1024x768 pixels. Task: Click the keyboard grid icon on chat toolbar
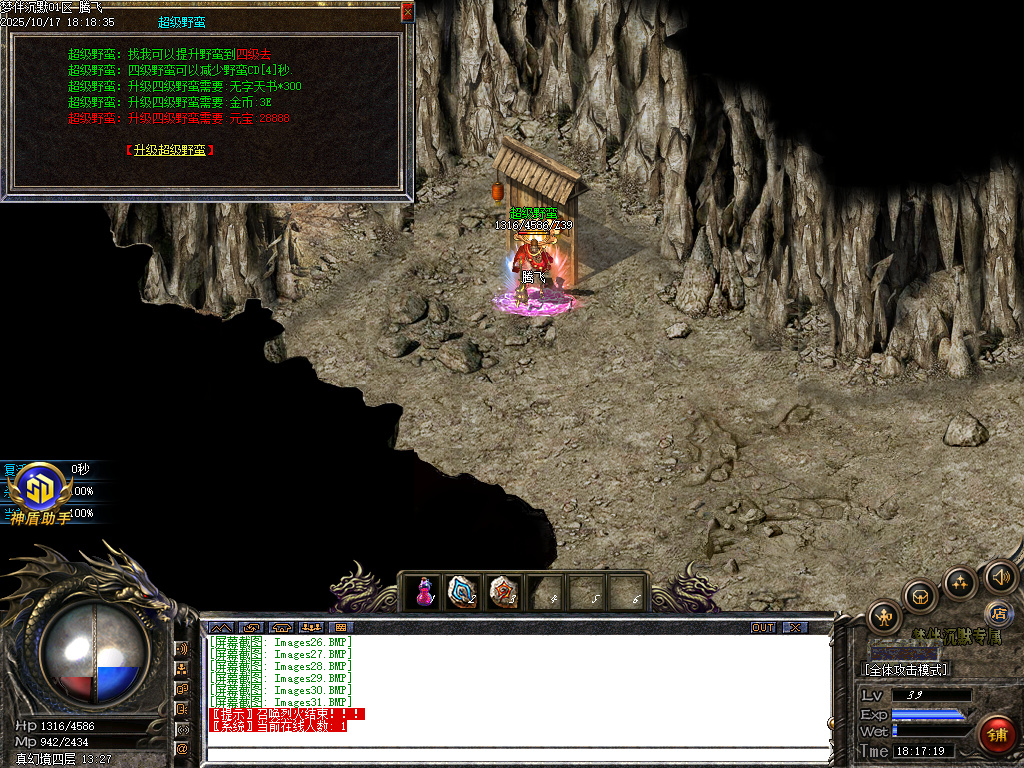[x=341, y=628]
